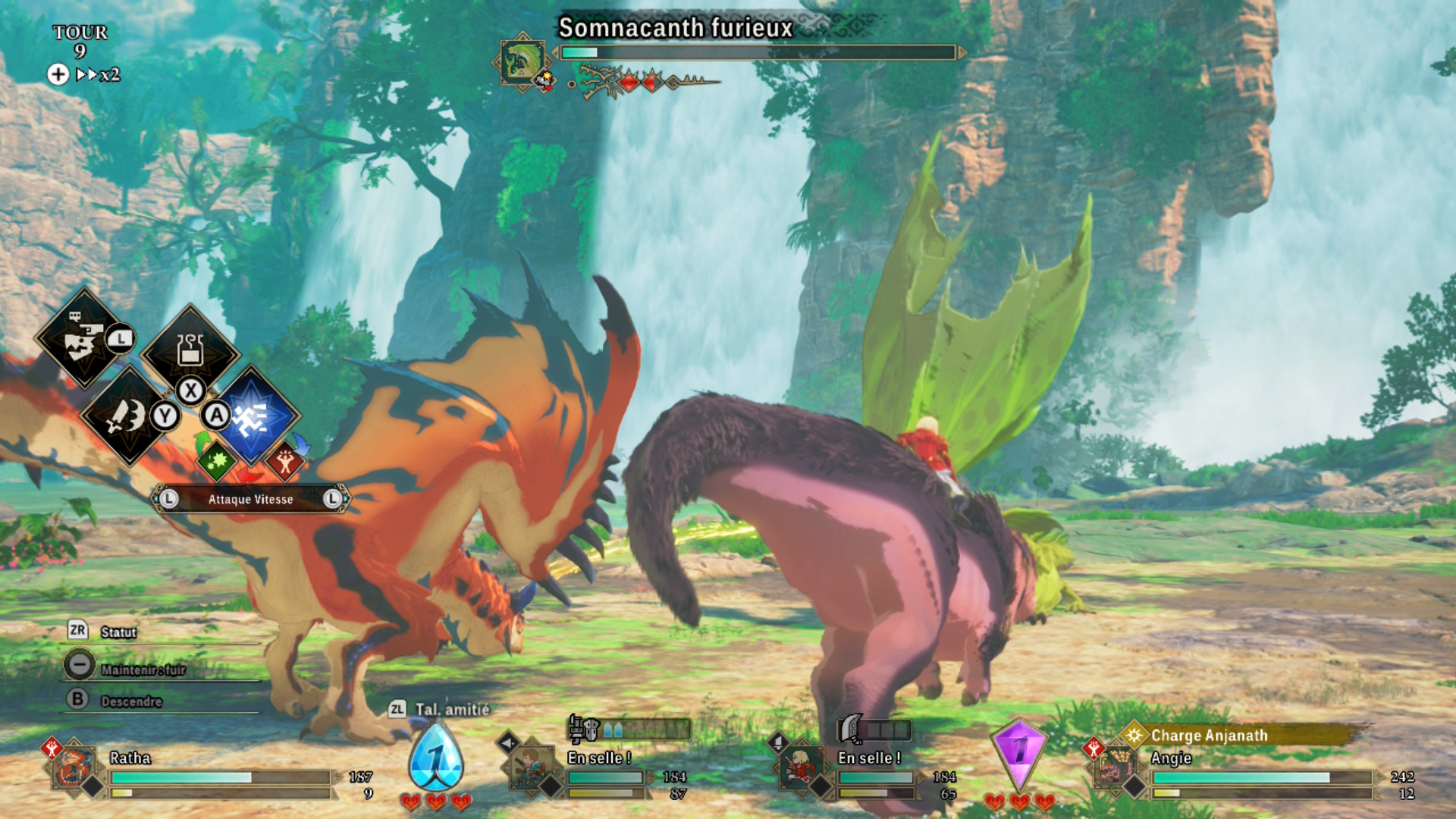
Task: Select the Somnacanth furieux enemy portrait
Action: (522, 61)
